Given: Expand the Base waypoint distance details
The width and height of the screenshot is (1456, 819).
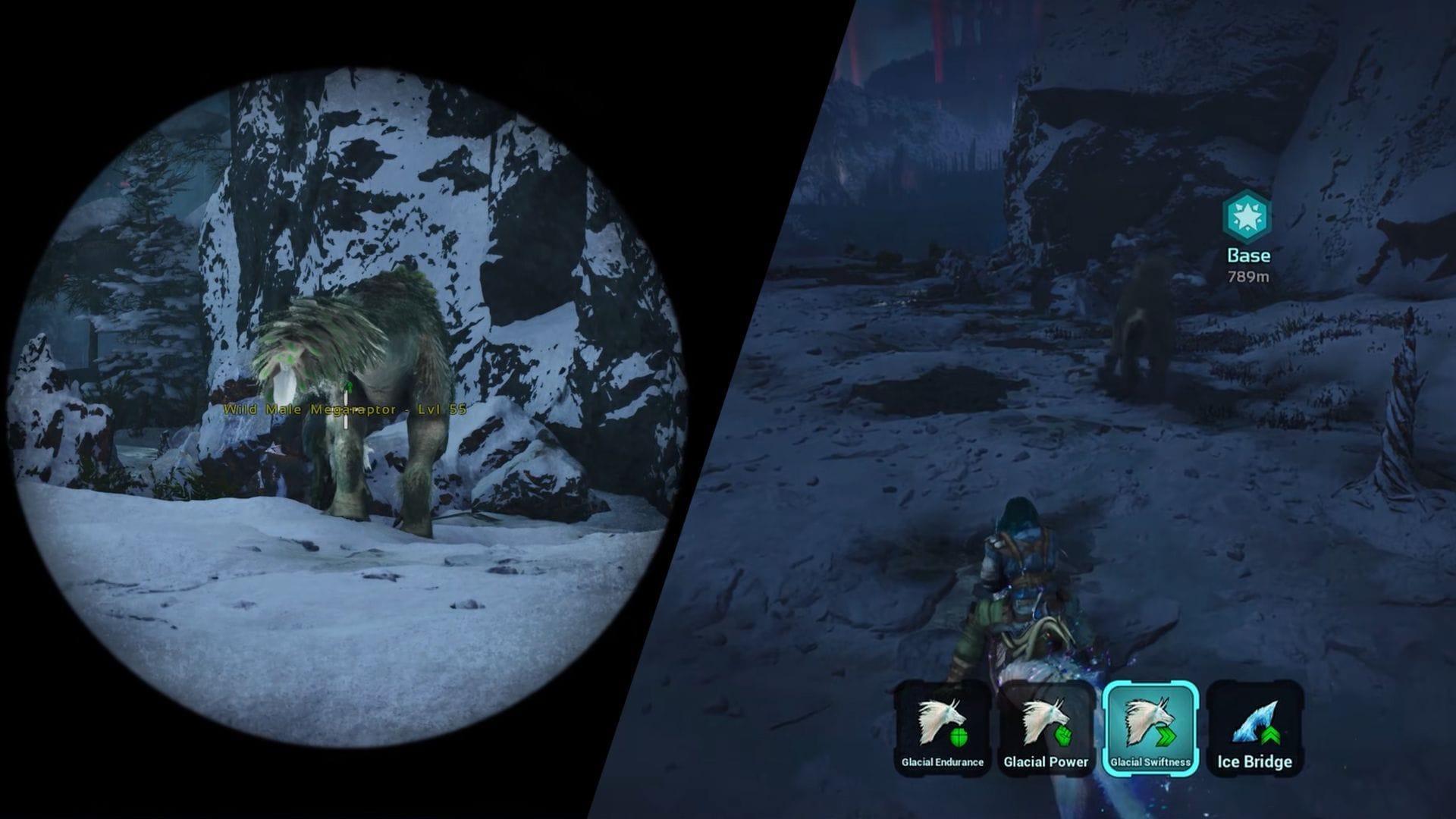Looking at the screenshot, I should pyautogui.click(x=1250, y=278).
